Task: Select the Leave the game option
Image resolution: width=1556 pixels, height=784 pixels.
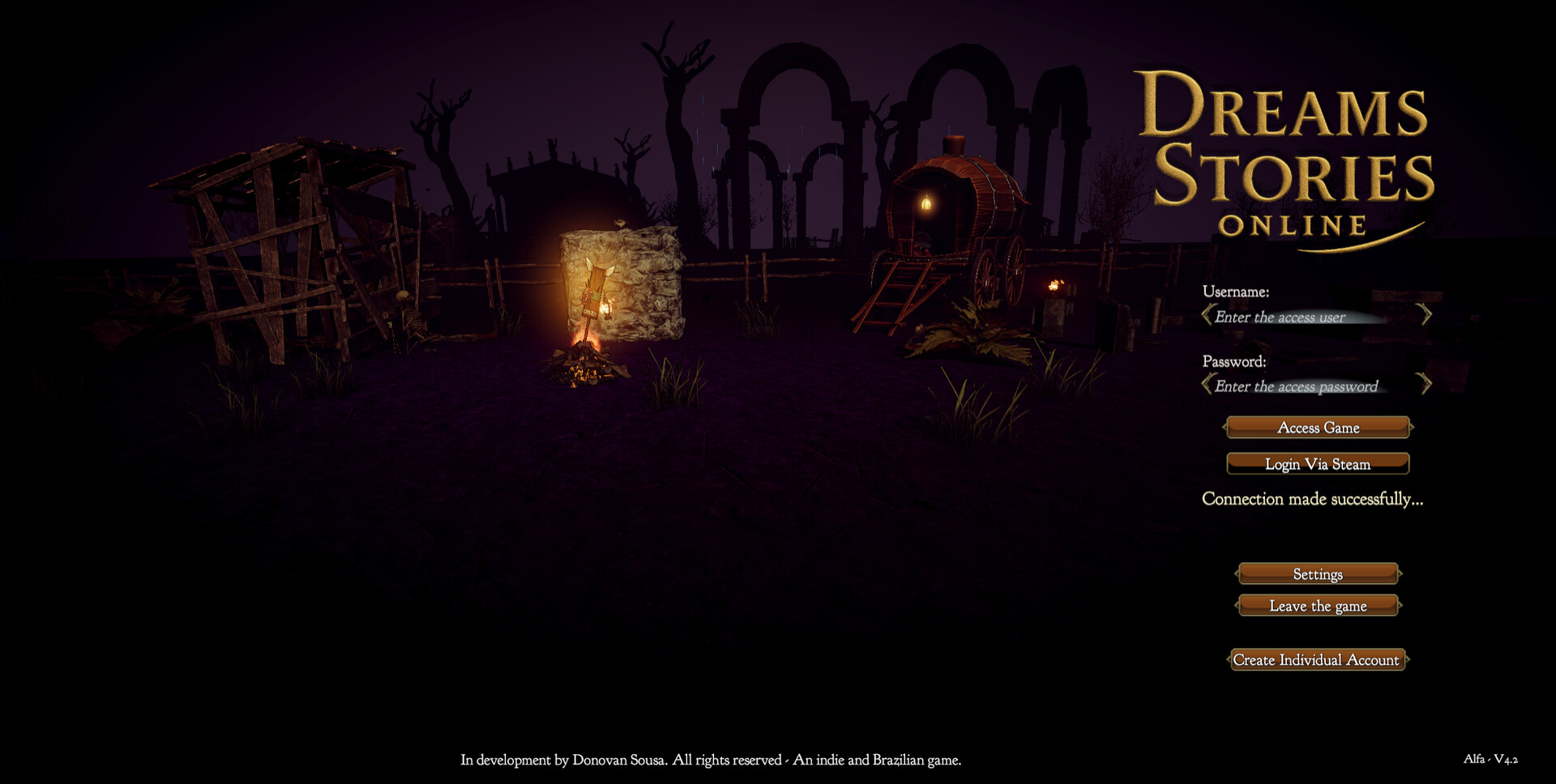Action: [x=1318, y=605]
